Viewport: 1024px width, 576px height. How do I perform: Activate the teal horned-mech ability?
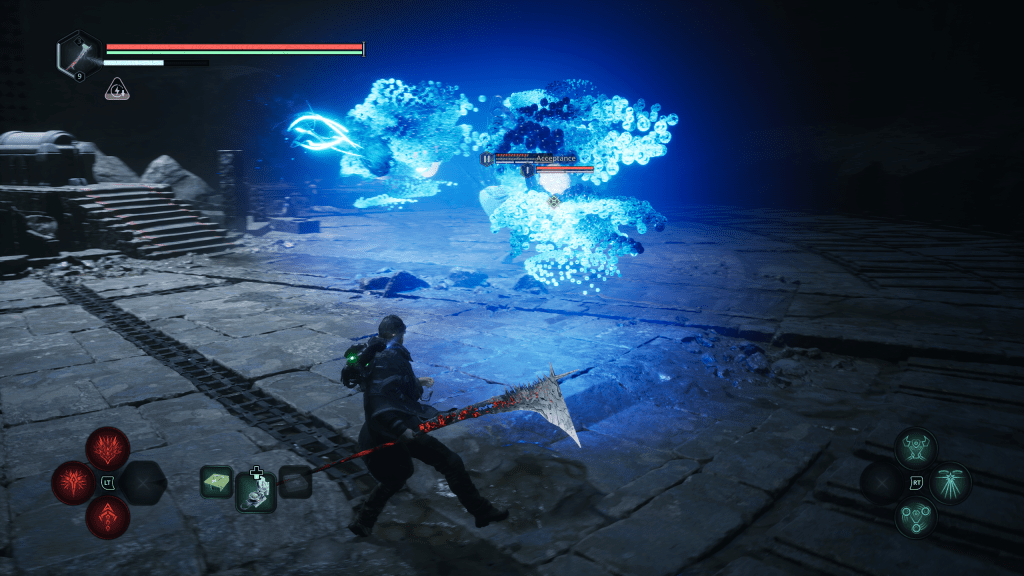[916, 448]
